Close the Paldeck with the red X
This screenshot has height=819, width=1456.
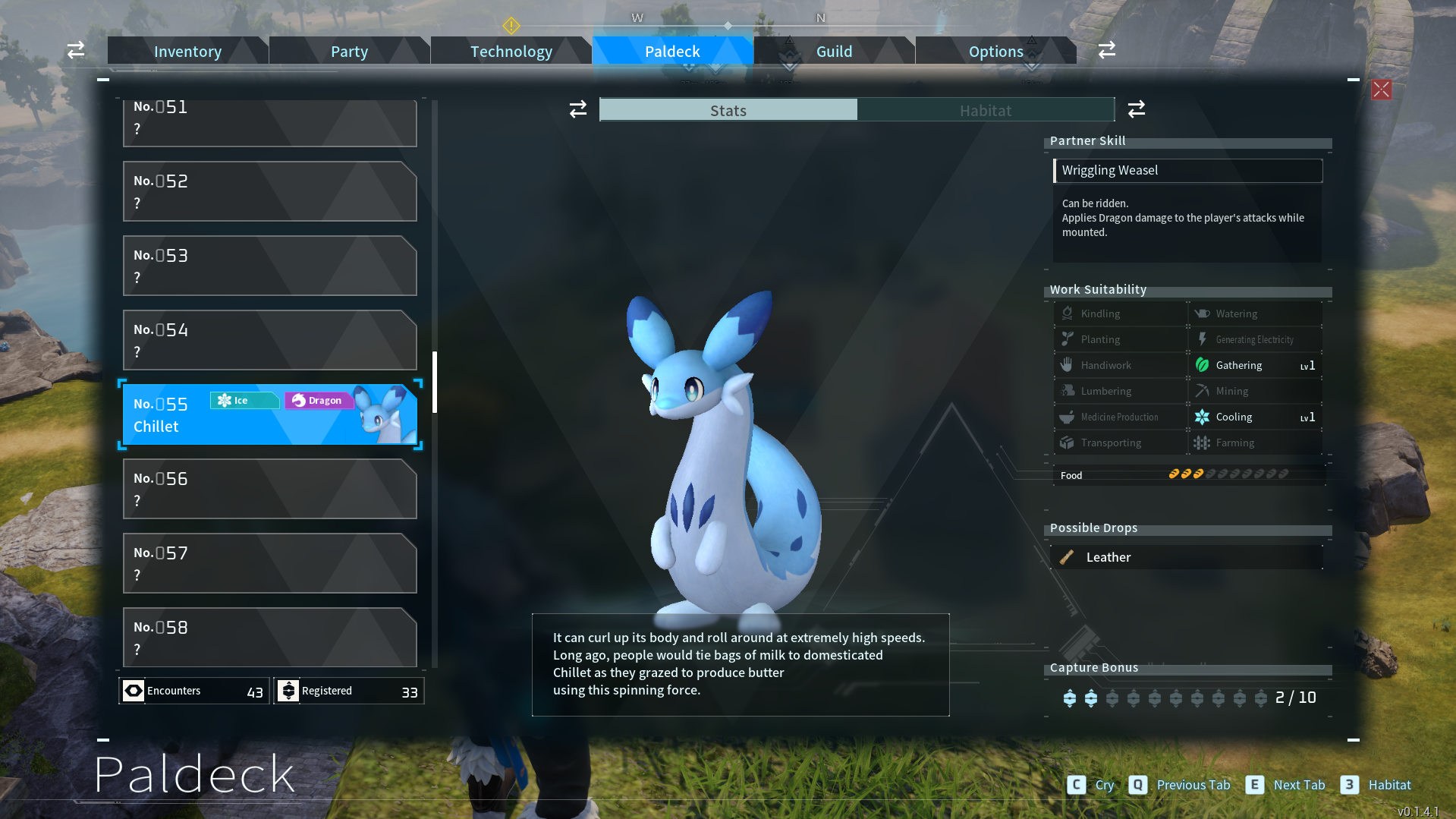[x=1381, y=90]
